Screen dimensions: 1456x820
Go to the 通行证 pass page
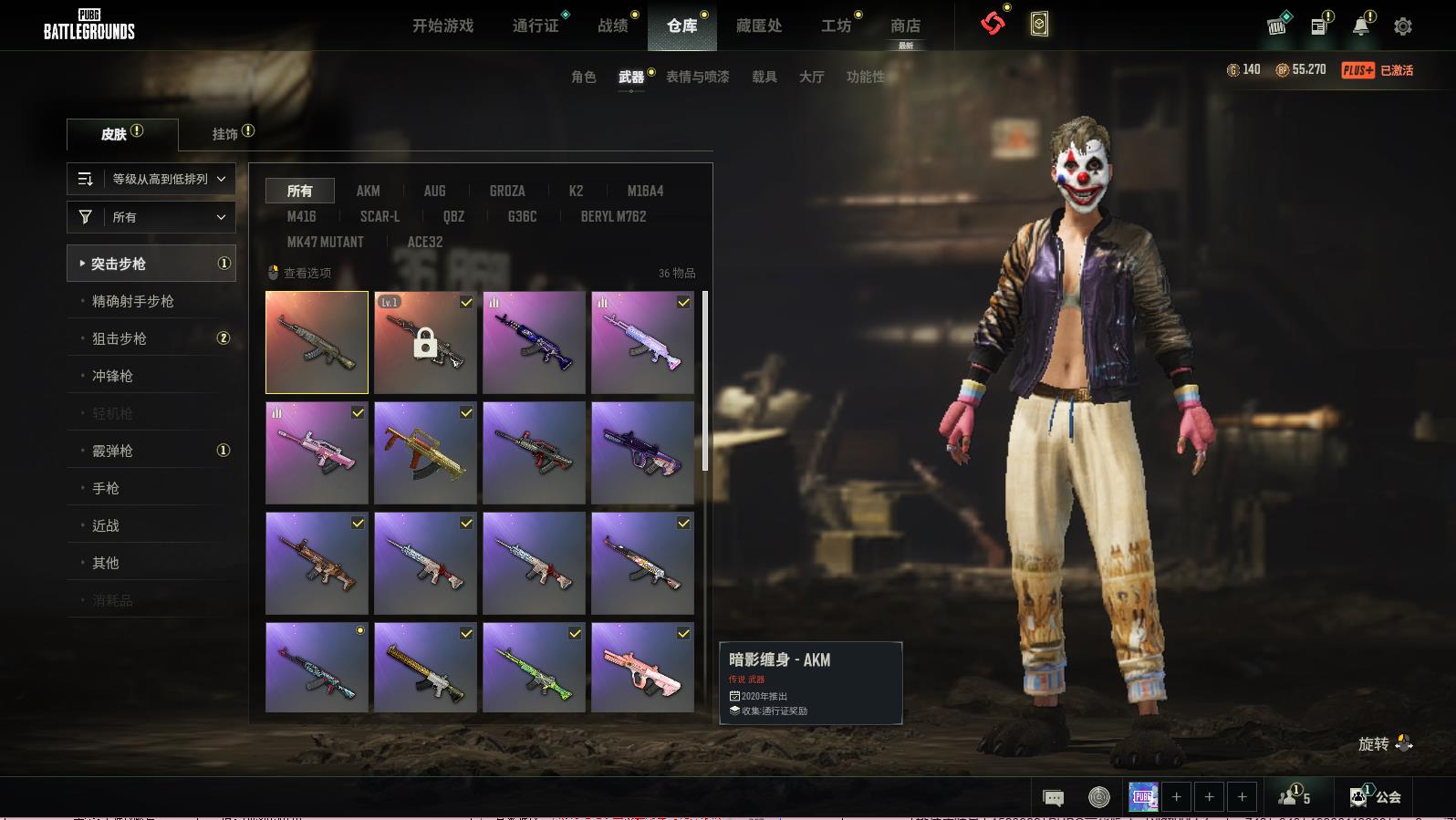click(x=536, y=26)
